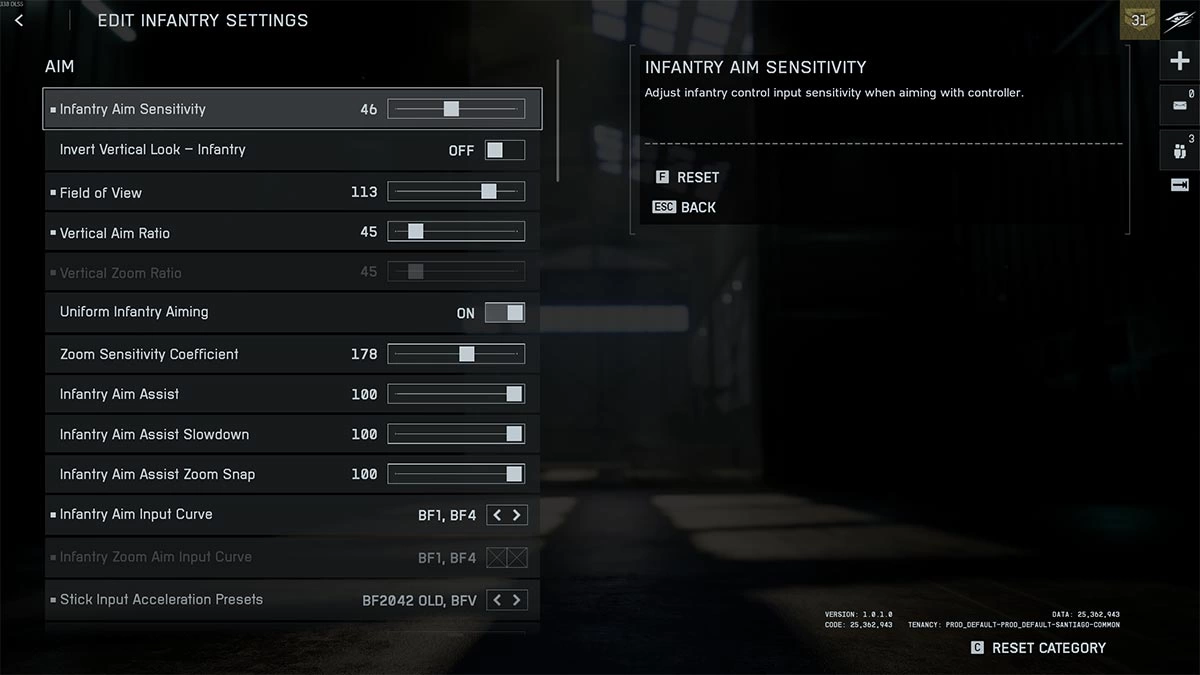The width and height of the screenshot is (1200, 675).
Task: Select previous Stick Input Acceleration Preset
Action: pos(497,600)
